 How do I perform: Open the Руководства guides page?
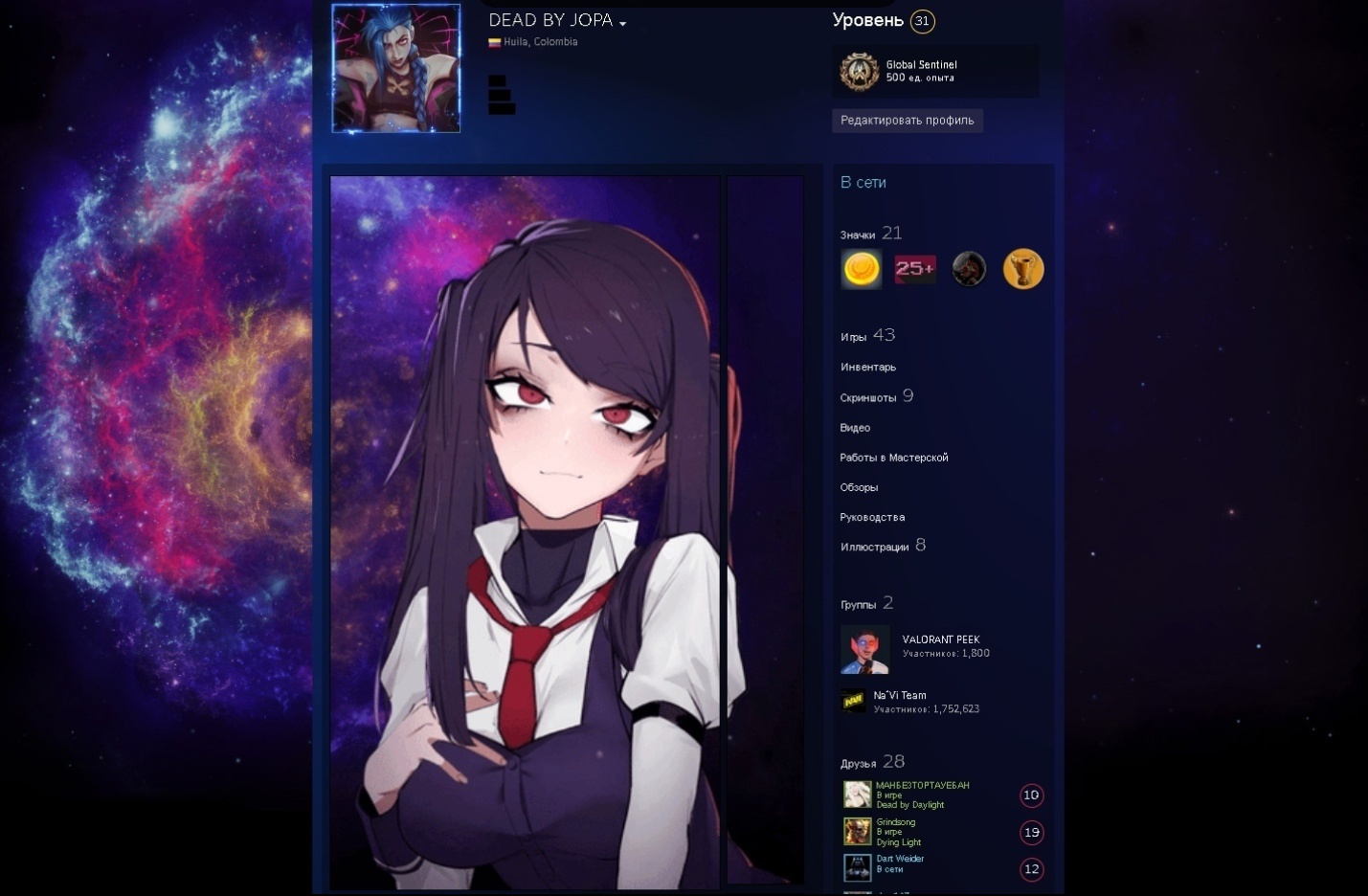click(x=872, y=517)
